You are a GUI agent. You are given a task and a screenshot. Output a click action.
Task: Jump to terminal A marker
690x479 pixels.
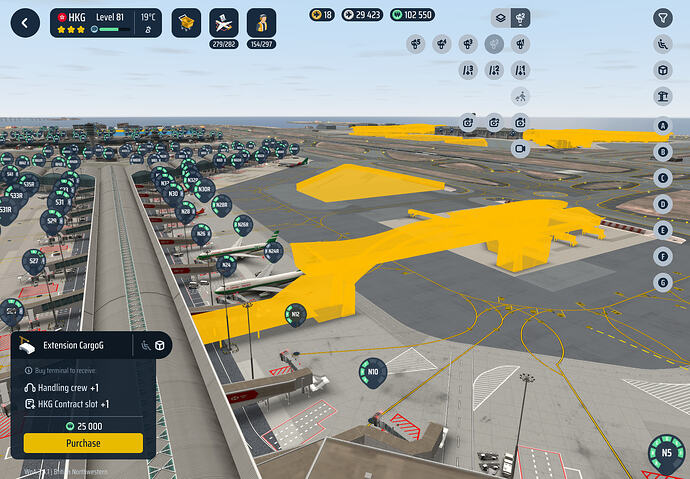[662, 126]
